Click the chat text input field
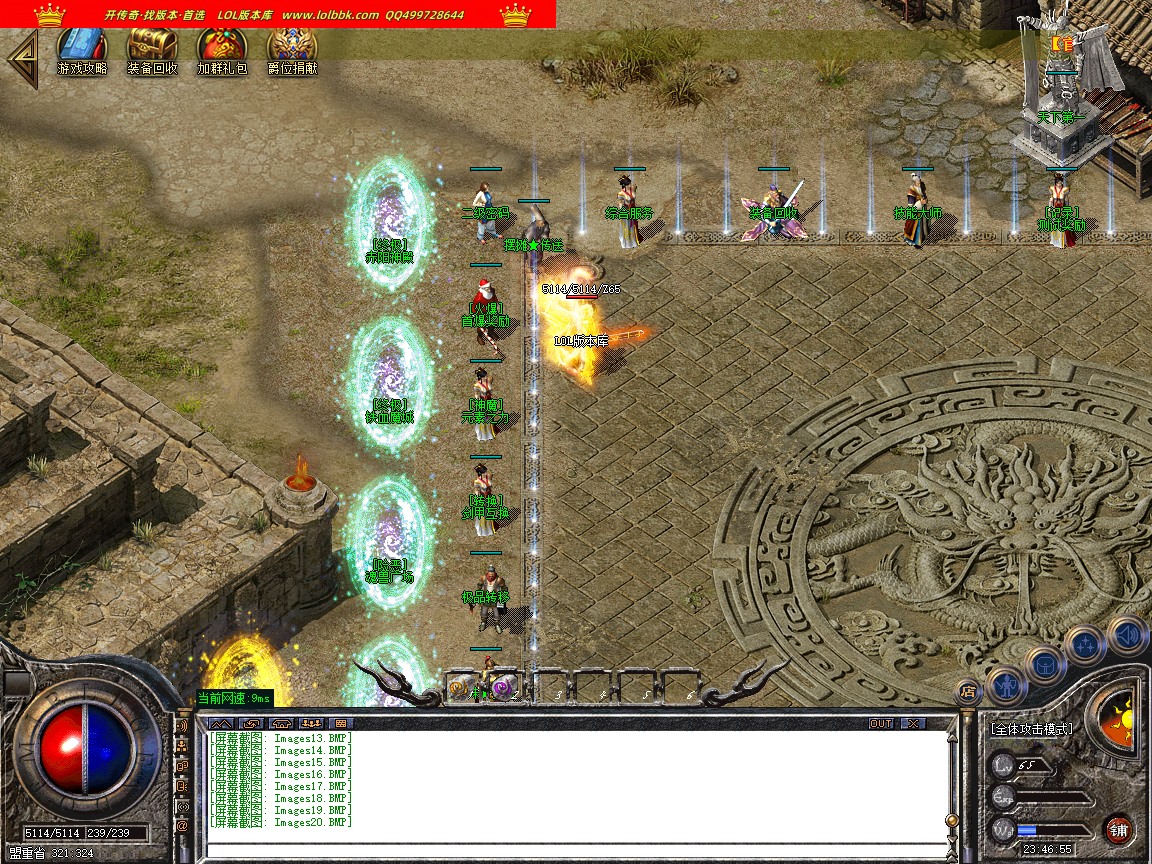This screenshot has height=864, width=1152. [575, 851]
